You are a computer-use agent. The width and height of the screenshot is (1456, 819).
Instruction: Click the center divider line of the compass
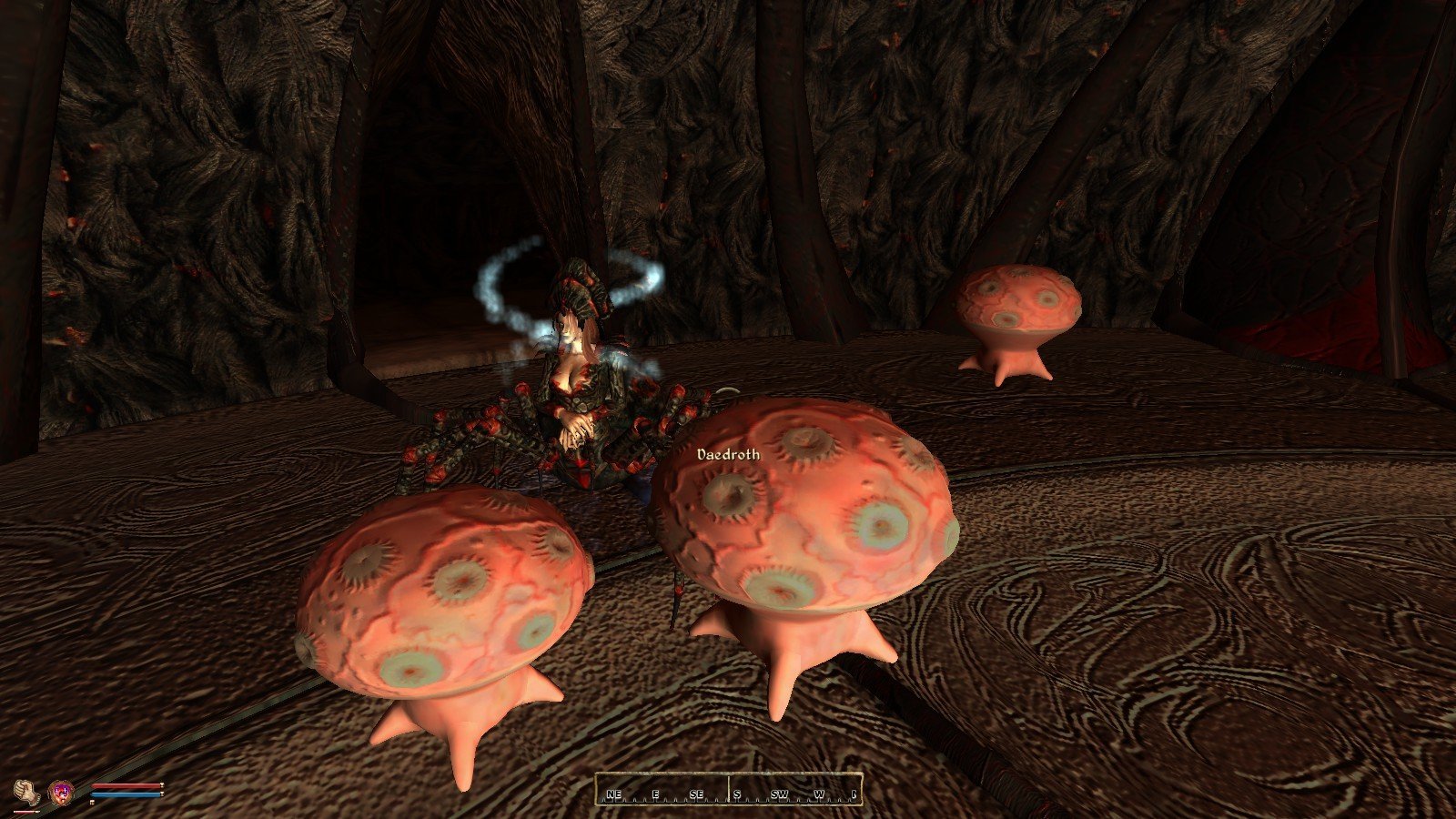(x=729, y=787)
